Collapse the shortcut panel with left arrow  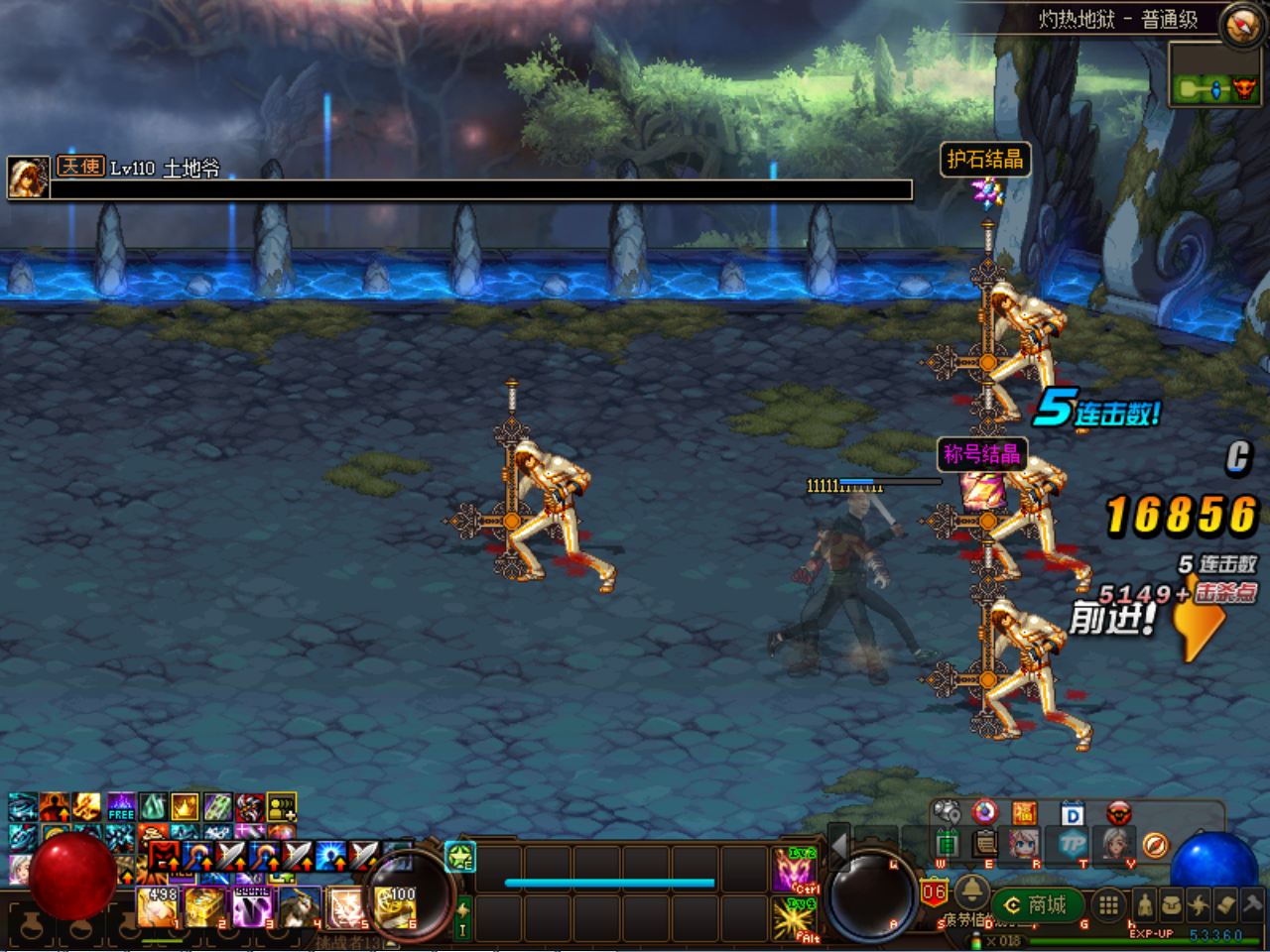pos(839,846)
